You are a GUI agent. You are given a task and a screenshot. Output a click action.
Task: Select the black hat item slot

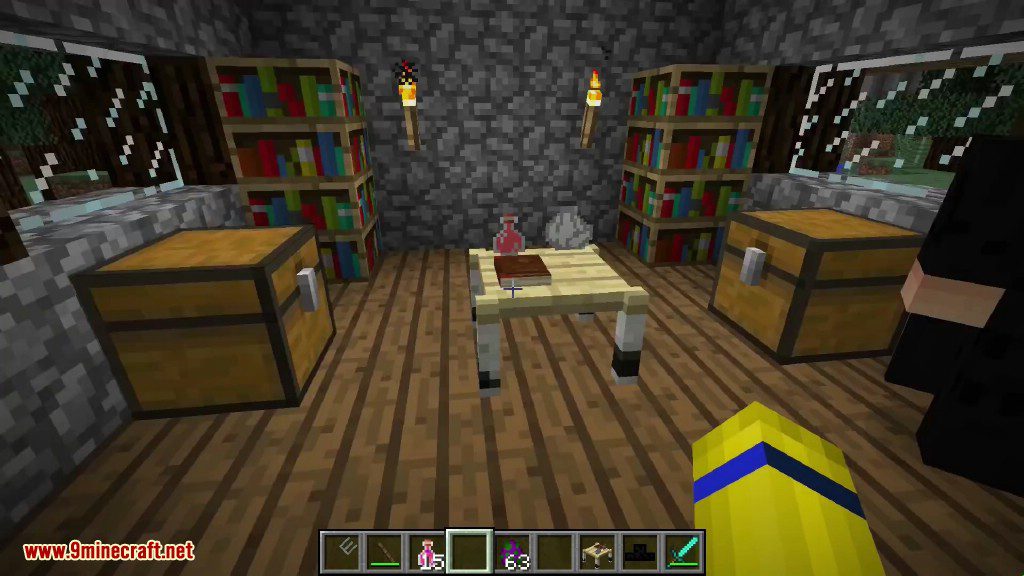point(642,551)
